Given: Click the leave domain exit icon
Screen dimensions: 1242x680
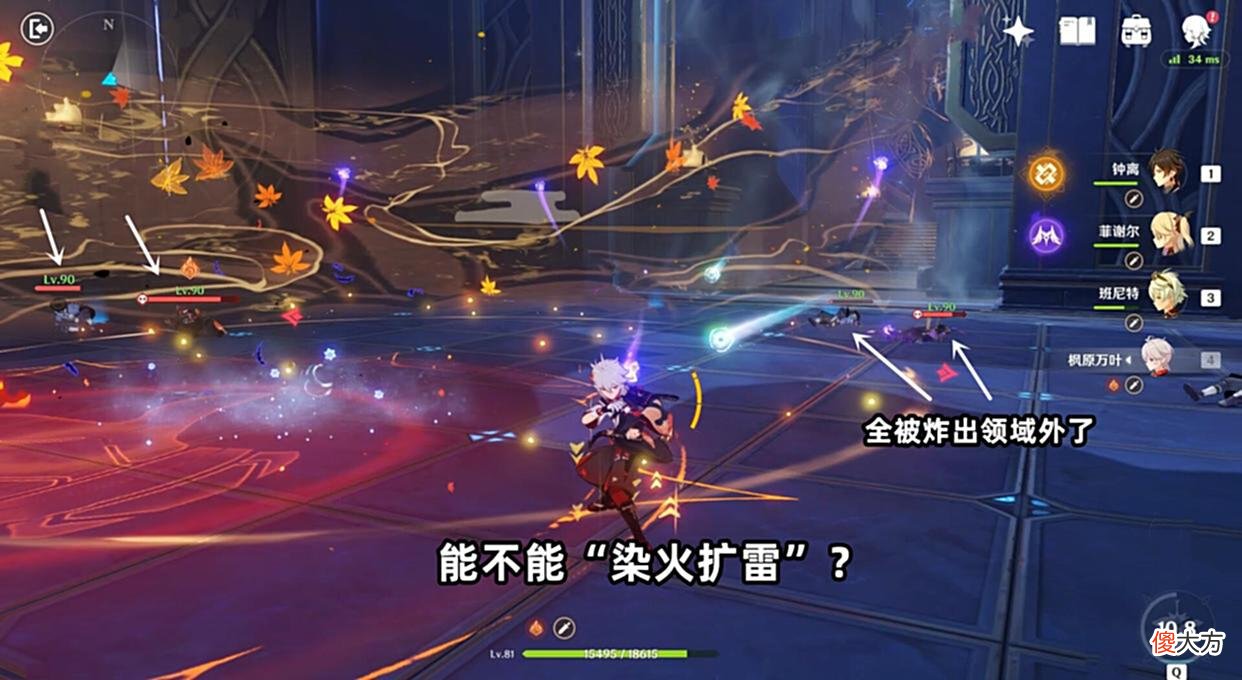Looking at the screenshot, I should pyautogui.click(x=36, y=29).
